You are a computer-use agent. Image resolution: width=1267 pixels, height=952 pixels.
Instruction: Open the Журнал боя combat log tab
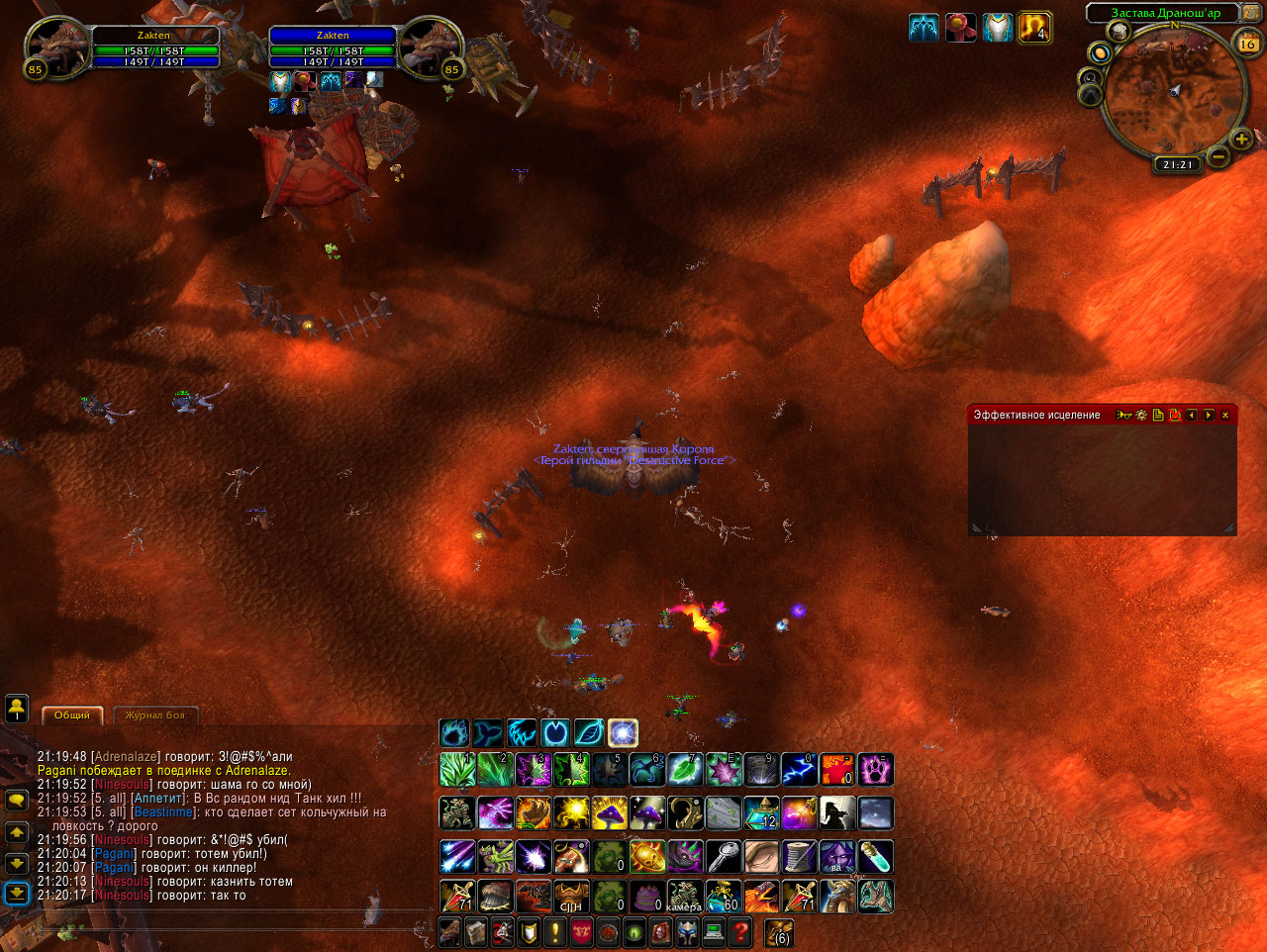tap(155, 714)
